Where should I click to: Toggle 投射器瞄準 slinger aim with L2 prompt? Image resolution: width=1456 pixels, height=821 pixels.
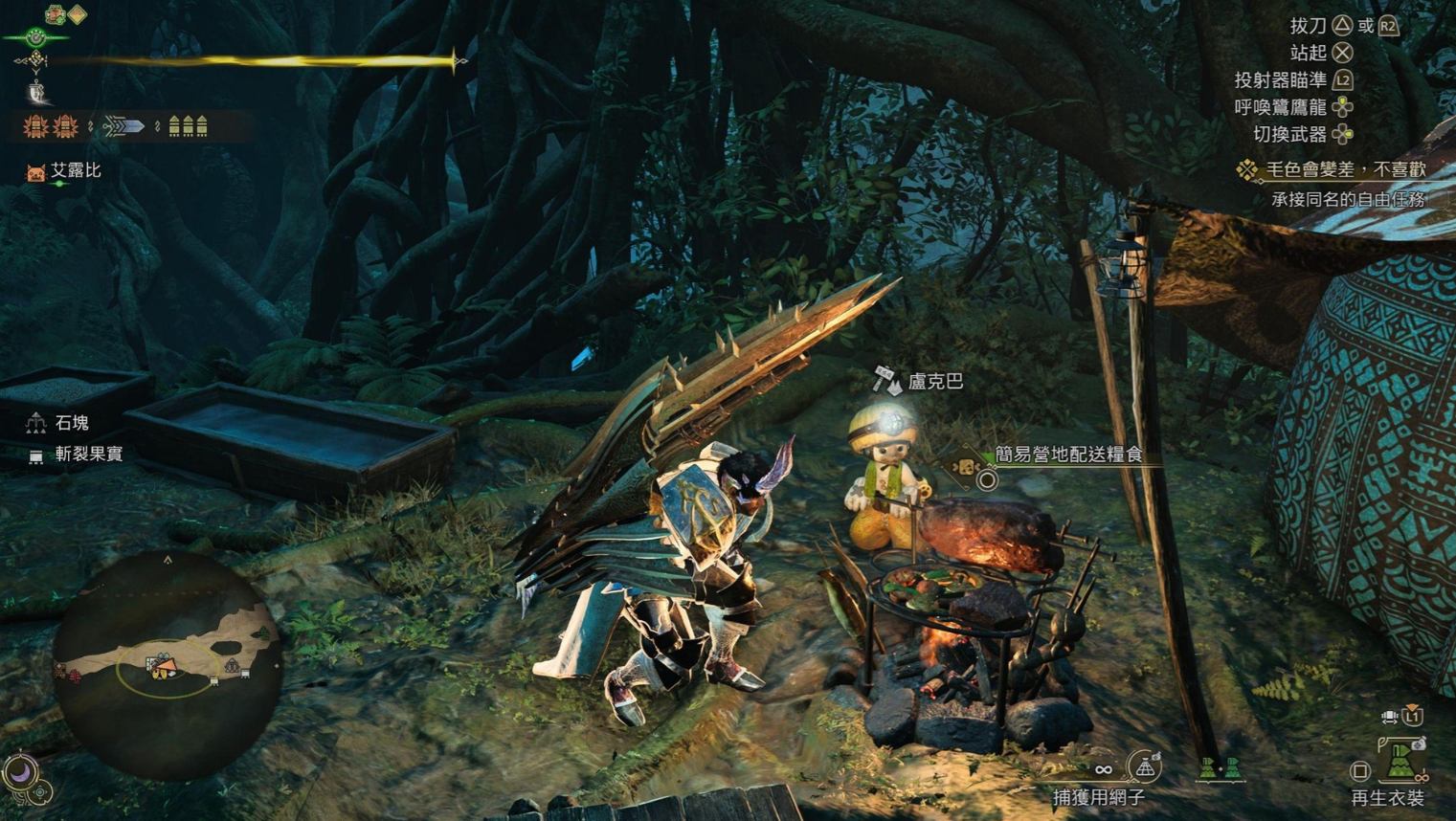click(x=1343, y=81)
